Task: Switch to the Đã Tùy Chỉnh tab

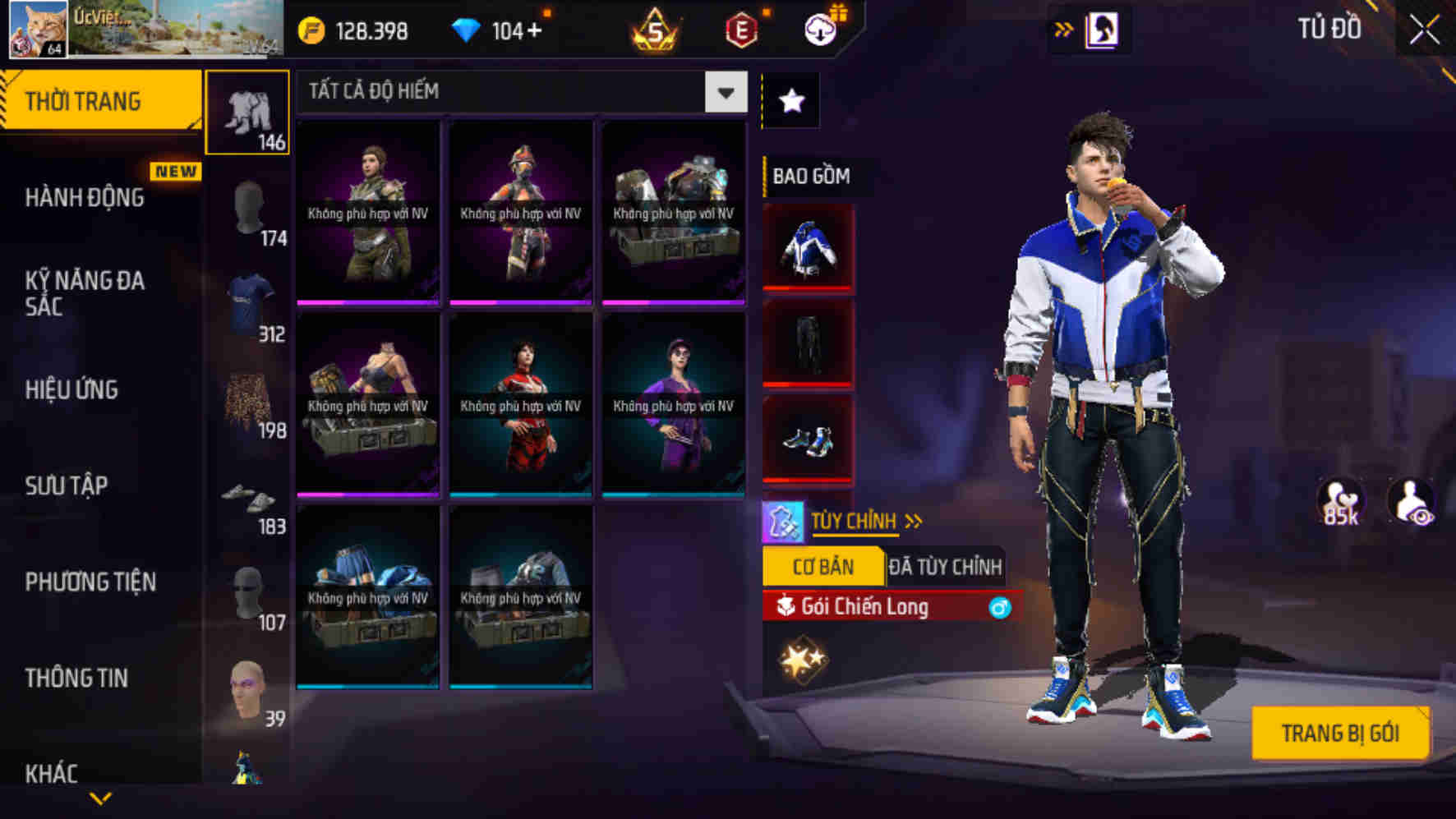Action: tap(947, 566)
